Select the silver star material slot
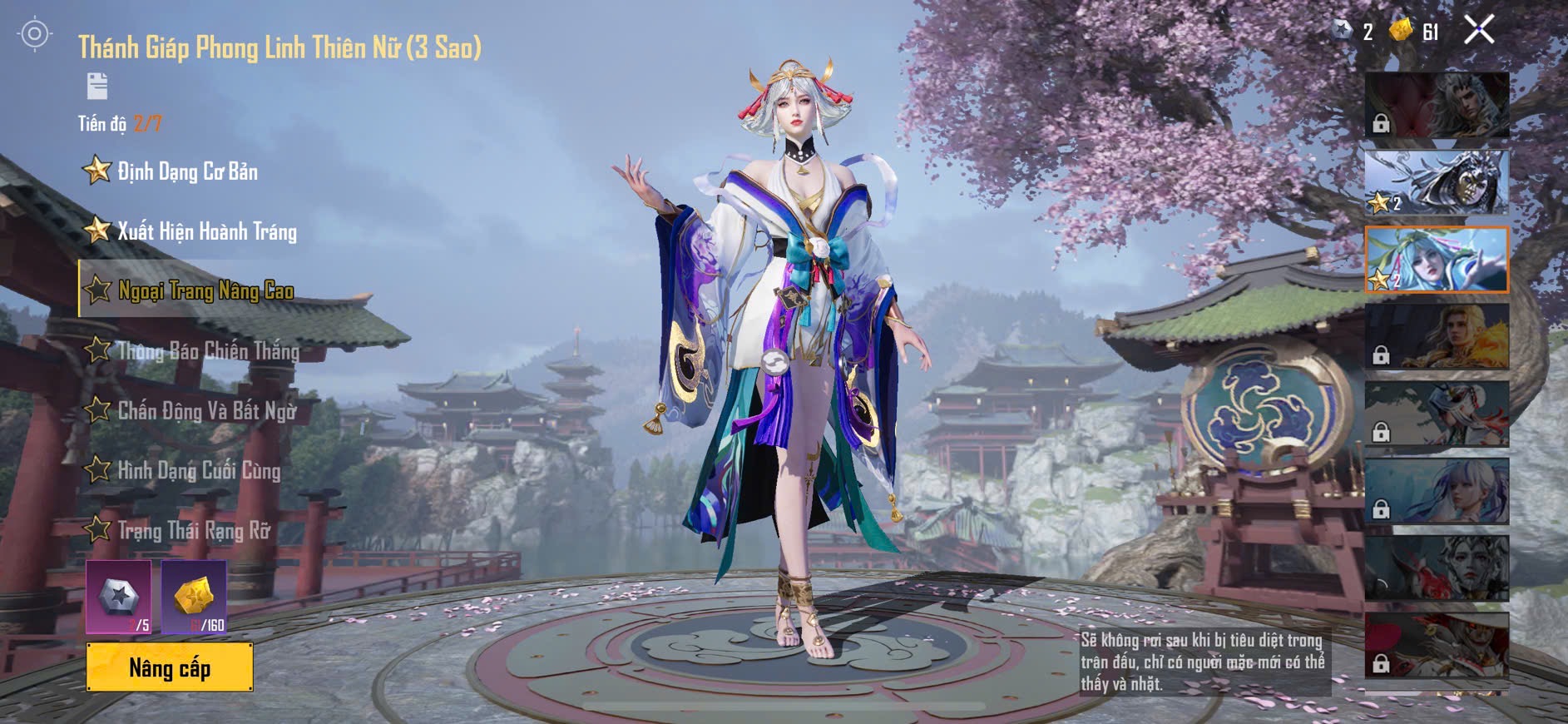Screen dimensions: 1568x724 [x=118, y=598]
